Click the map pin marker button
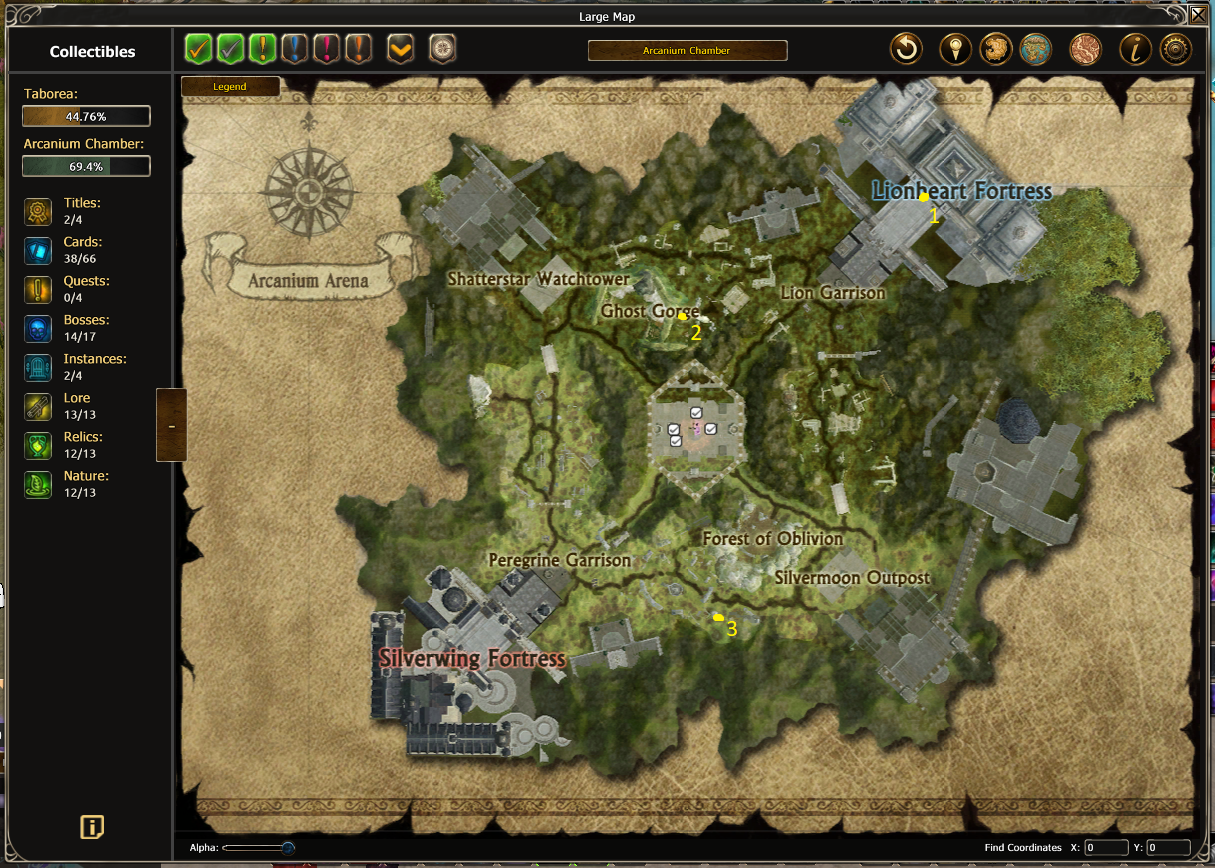1215x868 pixels. click(956, 49)
